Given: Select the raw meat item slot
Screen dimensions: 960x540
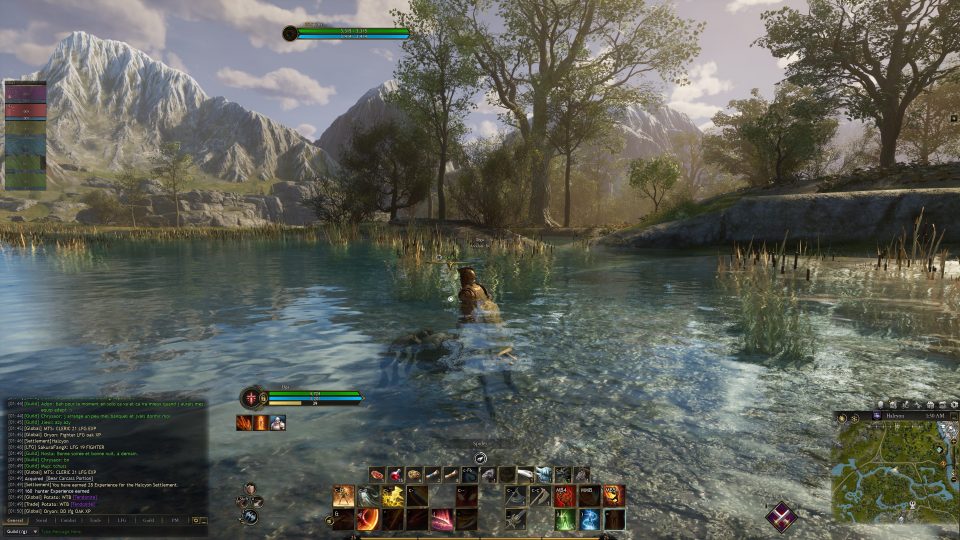Looking at the screenshot, I should pos(377,474).
